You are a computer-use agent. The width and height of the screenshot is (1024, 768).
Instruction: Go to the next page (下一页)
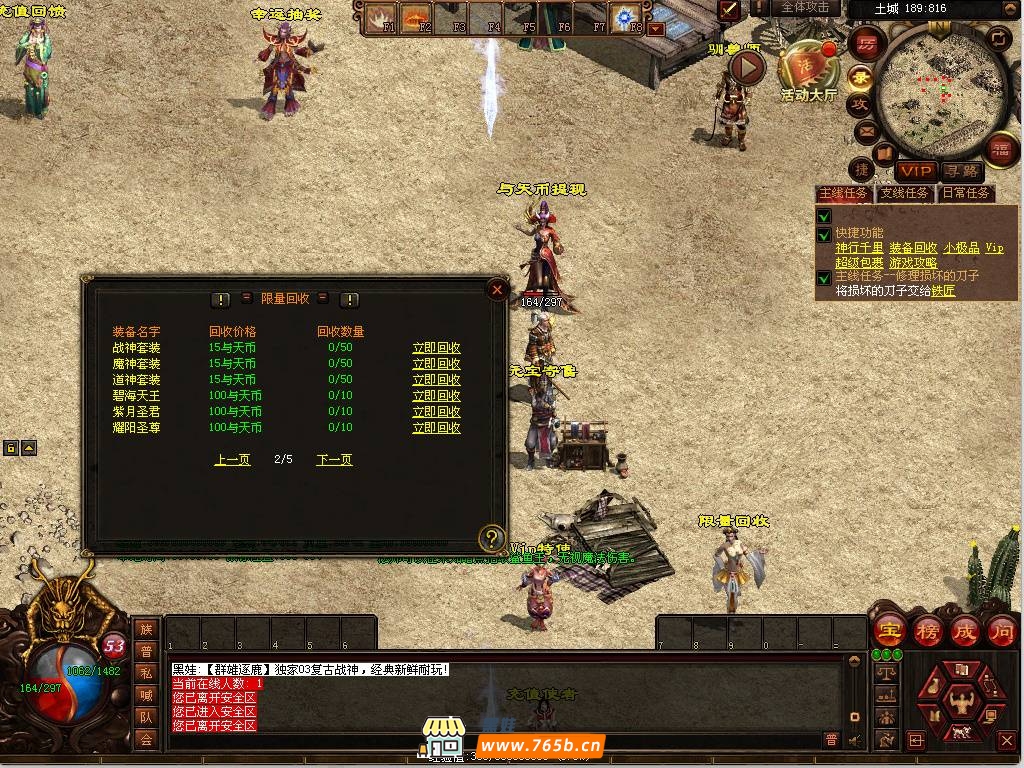coord(334,460)
